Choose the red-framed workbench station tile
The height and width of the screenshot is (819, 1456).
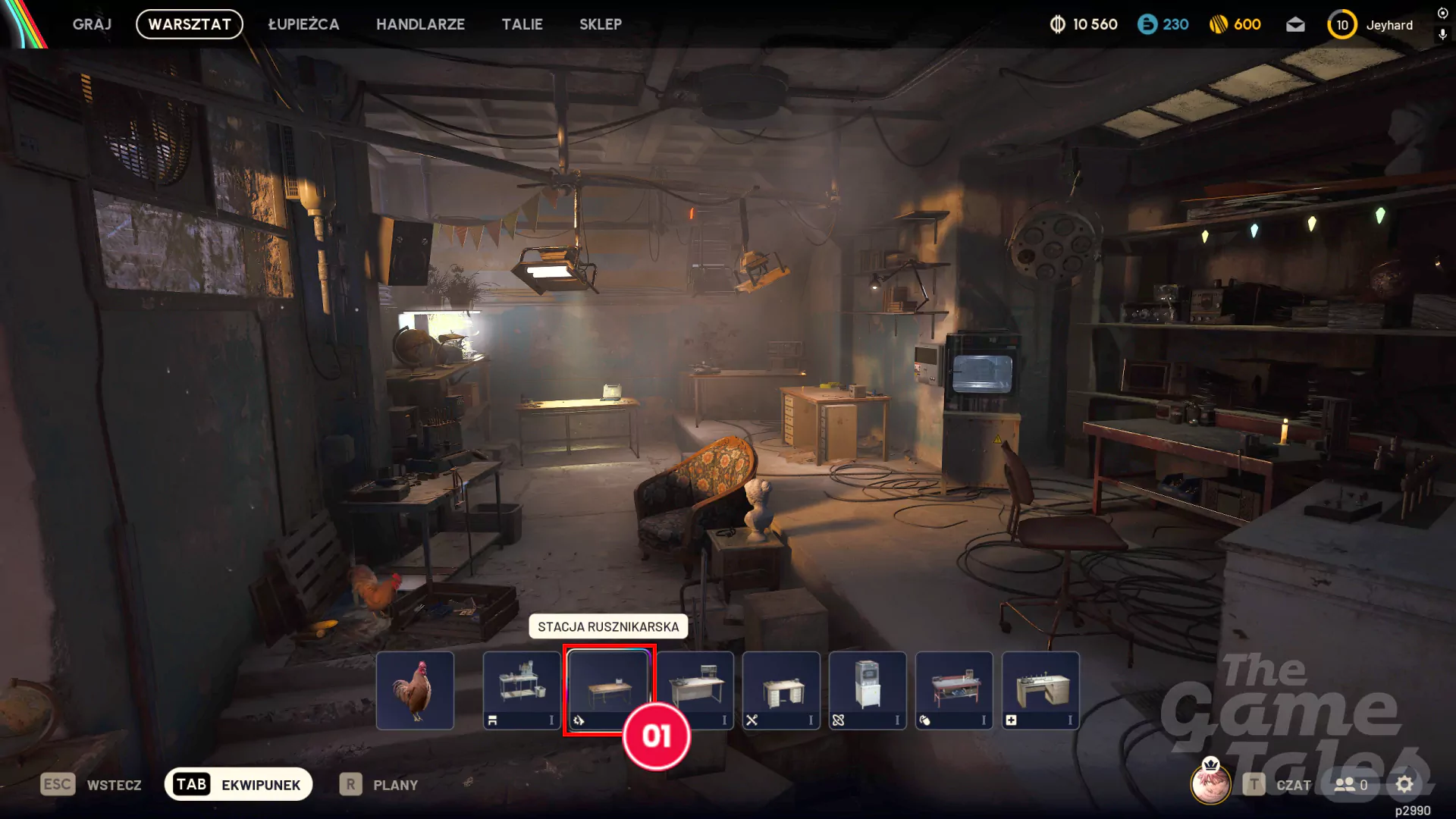(954, 690)
